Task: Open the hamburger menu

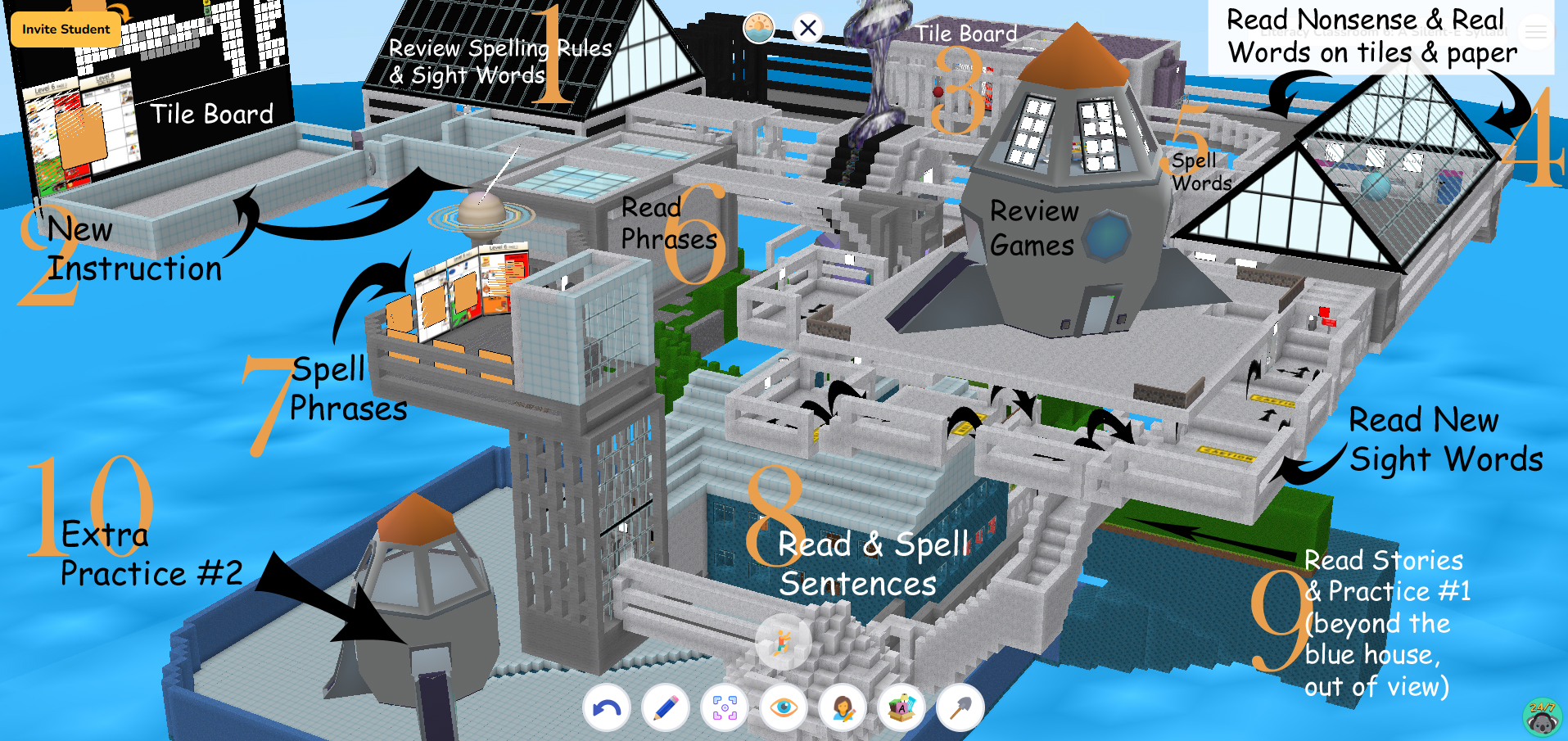Action: tap(1537, 33)
